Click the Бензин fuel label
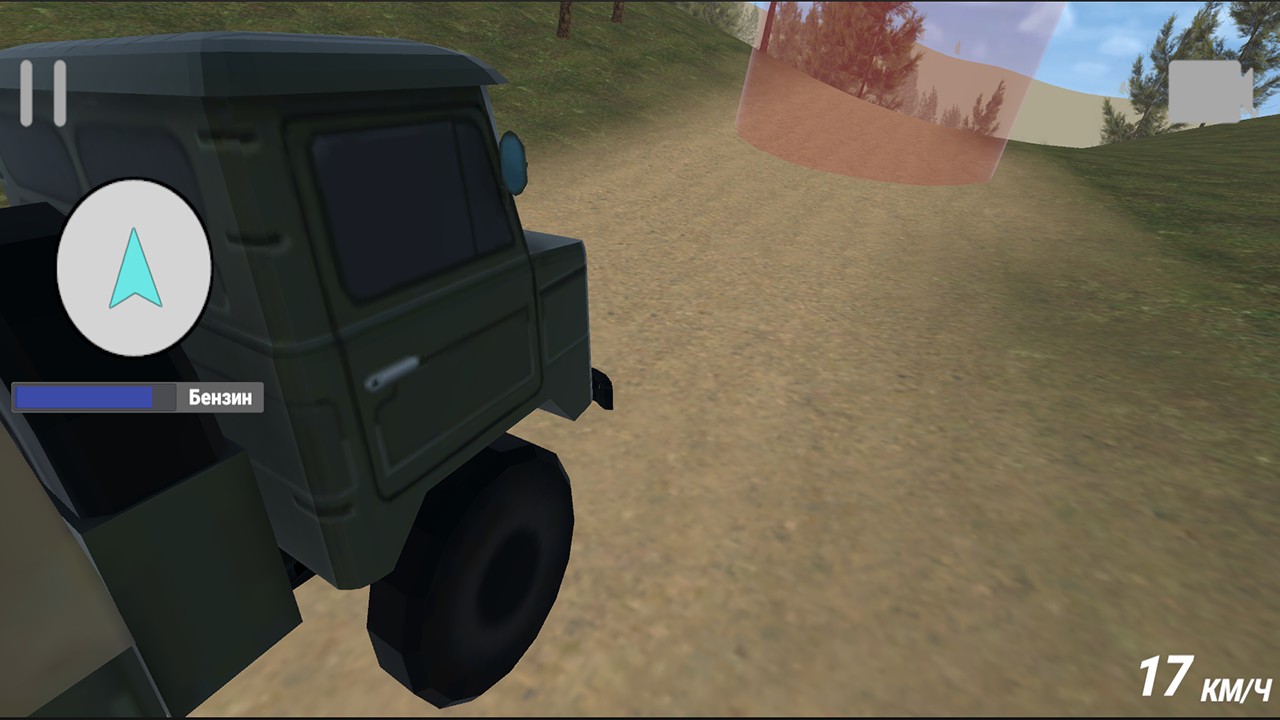The width and height of the screenshot is (1280, 720). click(x=219, y=397)
